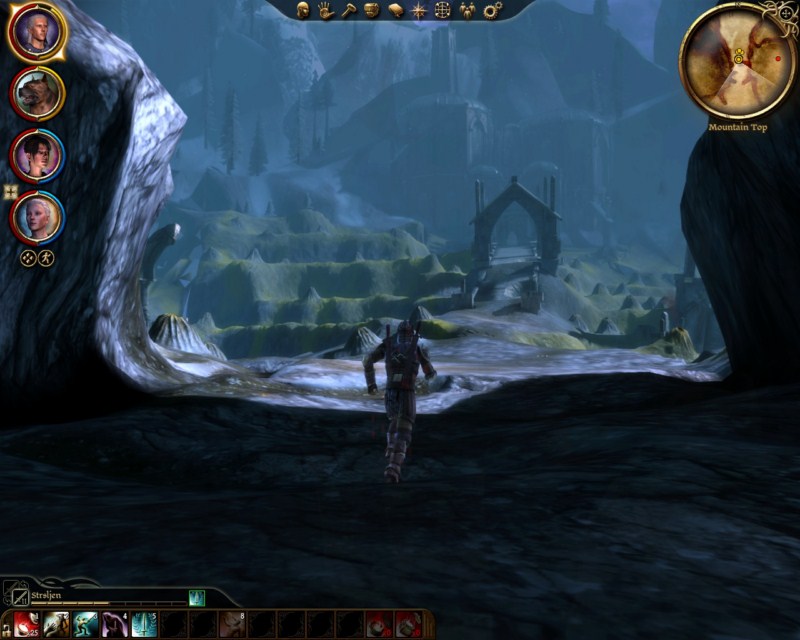The image size is (800, 640).
Task: Open the character record head icon
Action: click(303, 10)
